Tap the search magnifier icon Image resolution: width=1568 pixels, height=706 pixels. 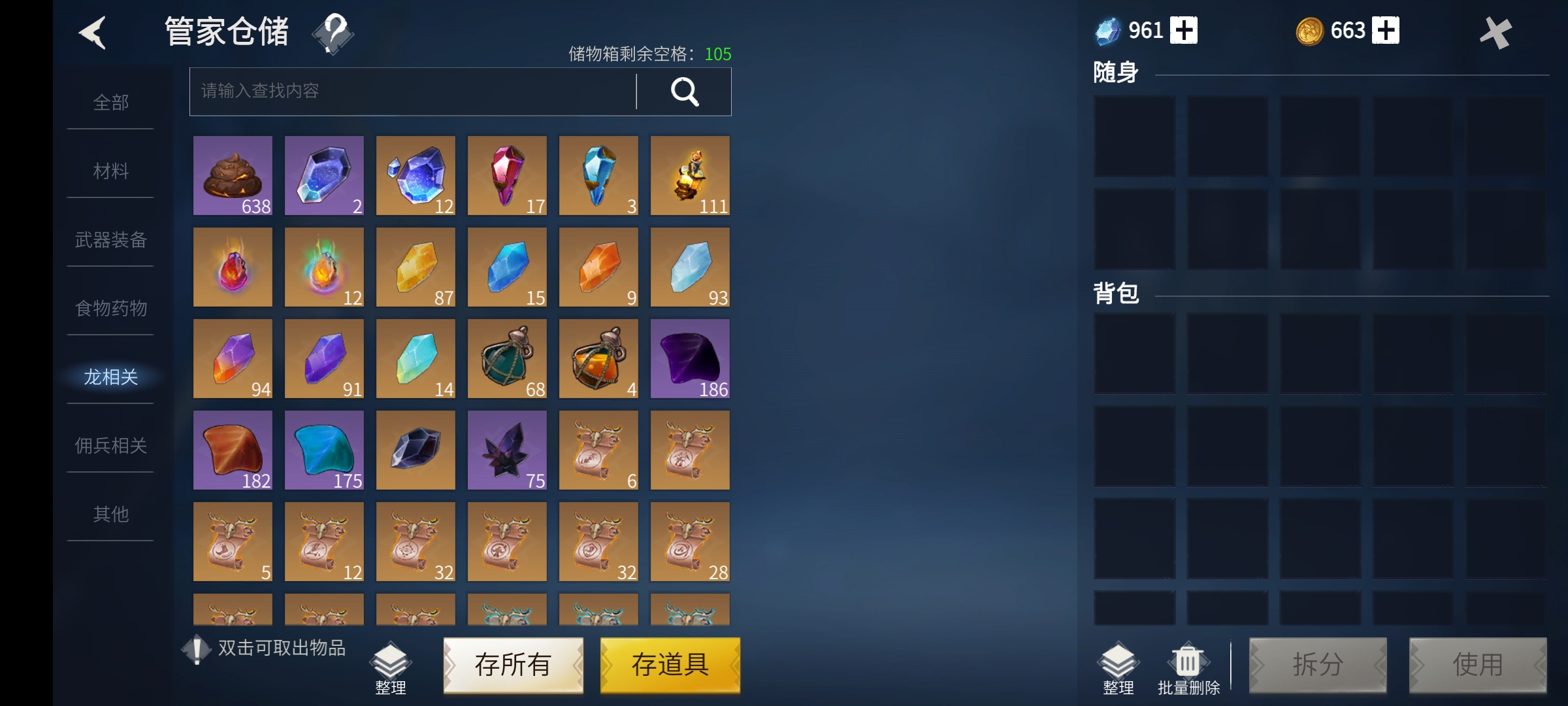(x=685, y=92)
